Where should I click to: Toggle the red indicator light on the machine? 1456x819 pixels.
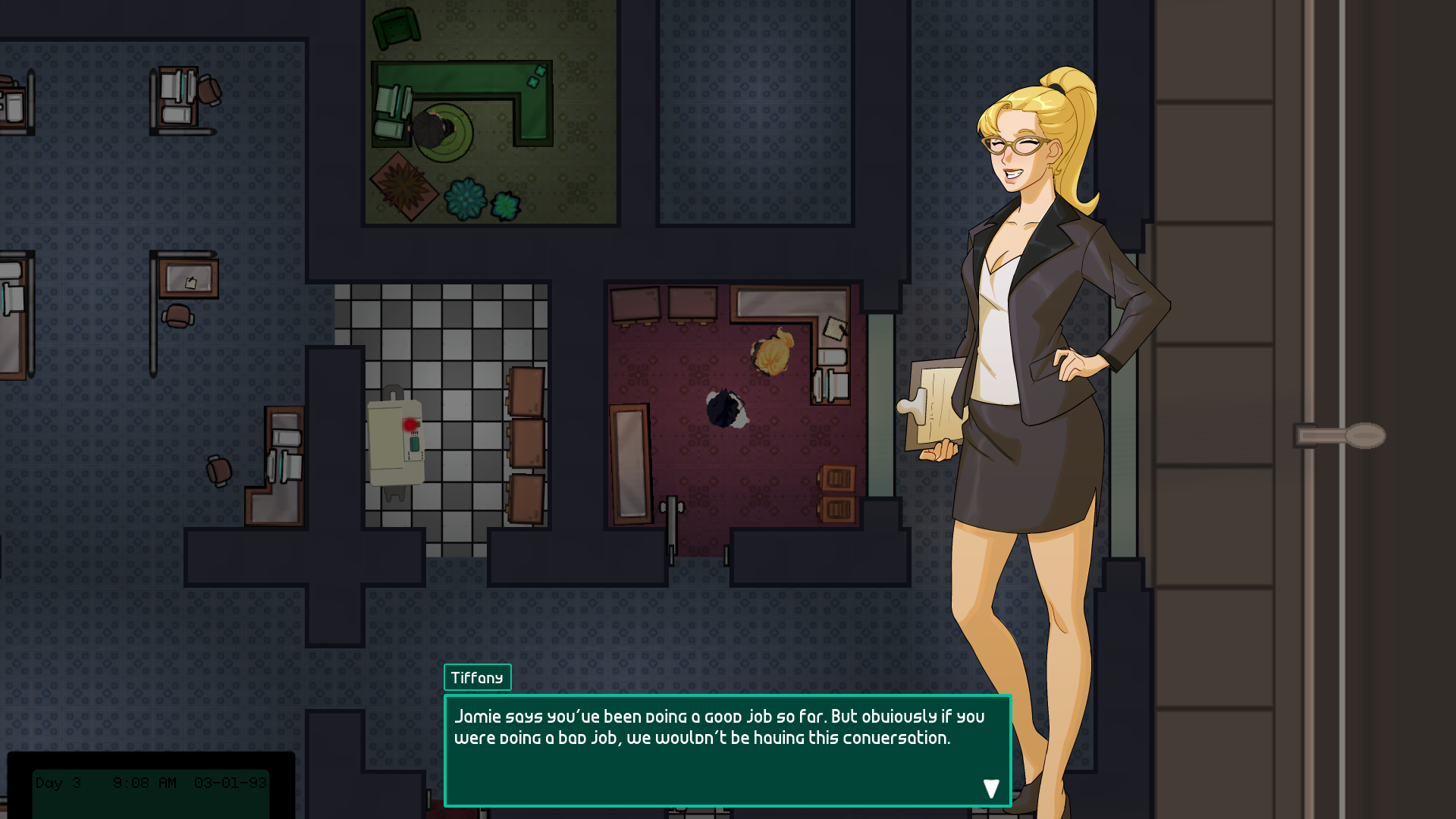click(409, 426)
